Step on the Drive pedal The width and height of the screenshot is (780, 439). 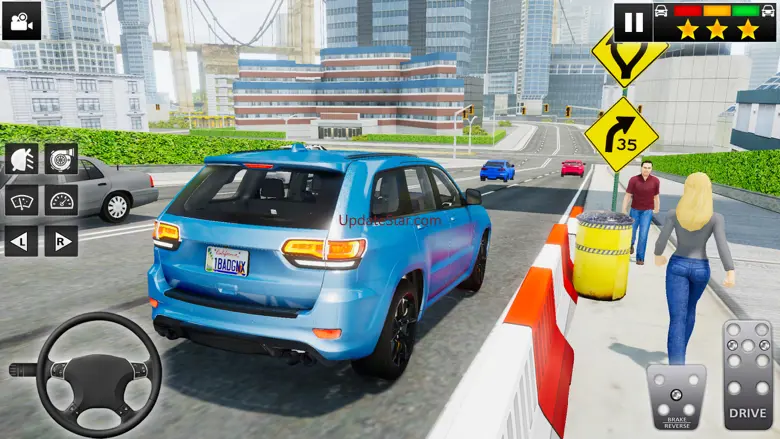(747, 372)
